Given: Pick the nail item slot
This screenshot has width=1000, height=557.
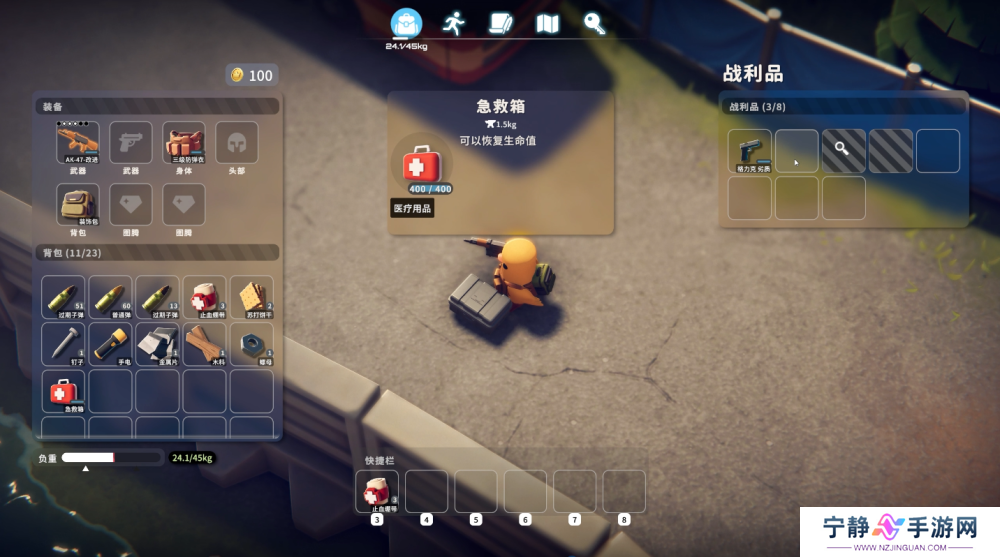Looking at the screenshot, I should click(63, 343).
